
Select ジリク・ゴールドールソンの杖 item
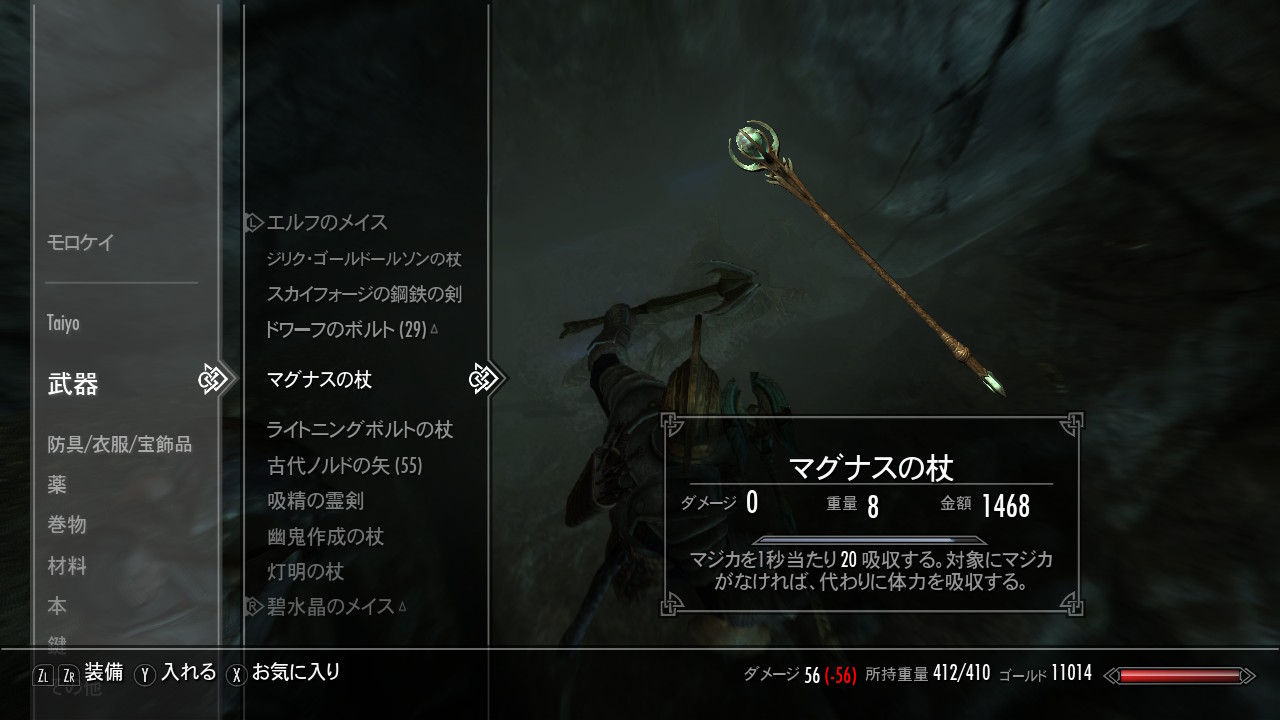coord(364,259)
